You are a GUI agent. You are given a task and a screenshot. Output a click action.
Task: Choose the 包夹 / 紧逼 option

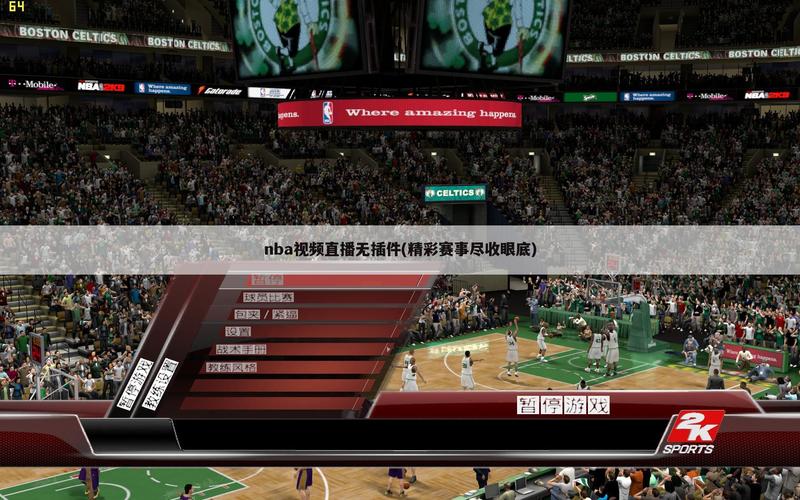(265, 314)
